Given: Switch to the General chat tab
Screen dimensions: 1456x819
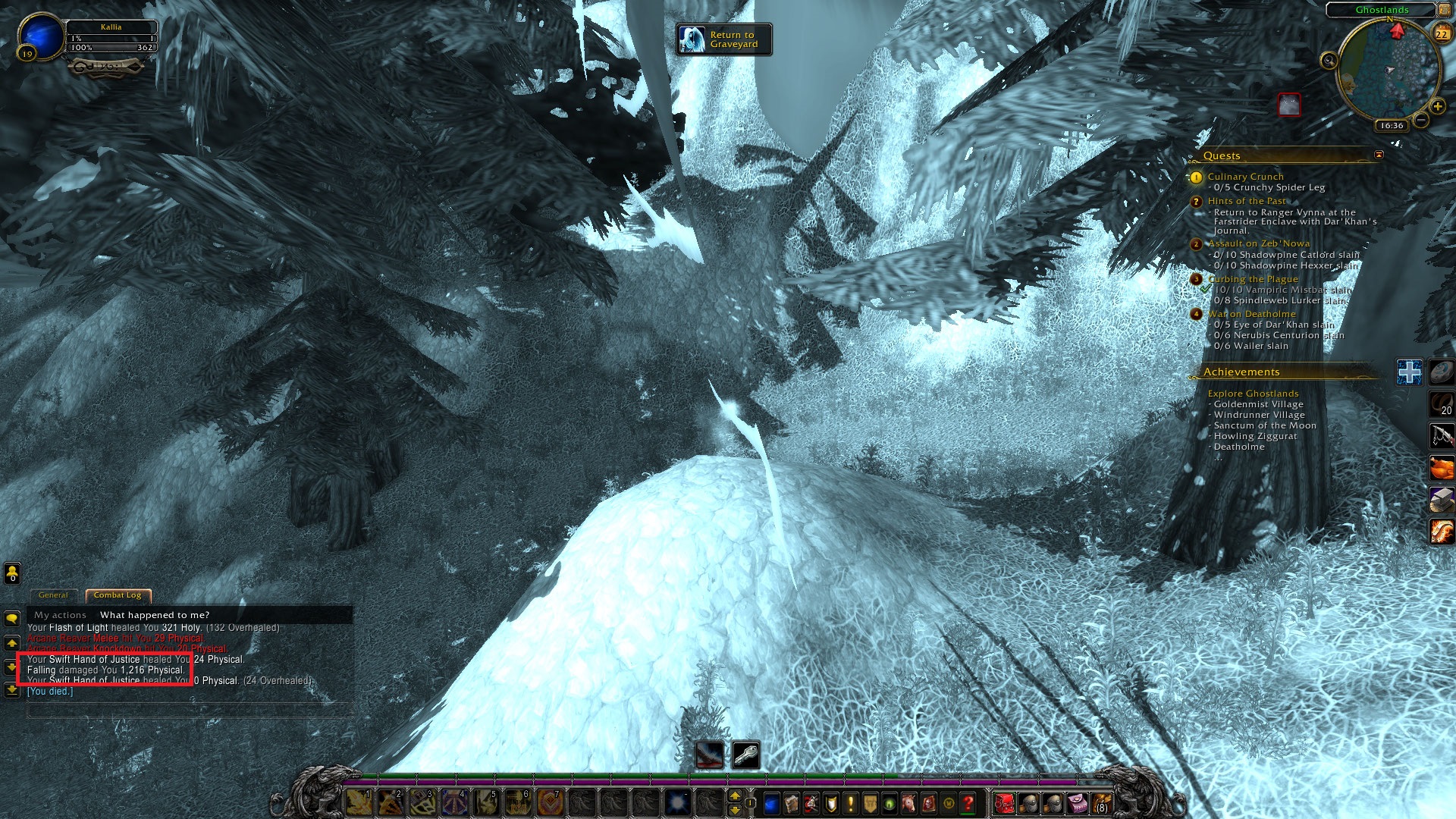Looking at the screenshot, I should point(53,595).
